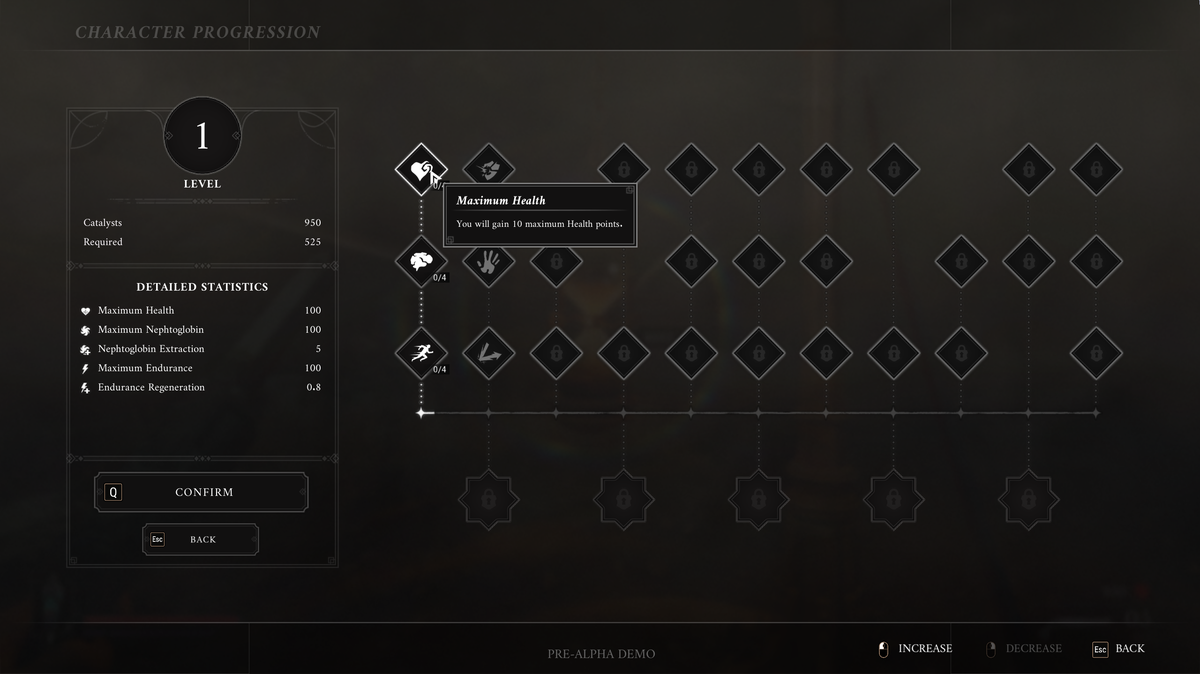
Task: Click the dimmed handprint skill node
Action: pyautogui.click(x=488, y=261)
